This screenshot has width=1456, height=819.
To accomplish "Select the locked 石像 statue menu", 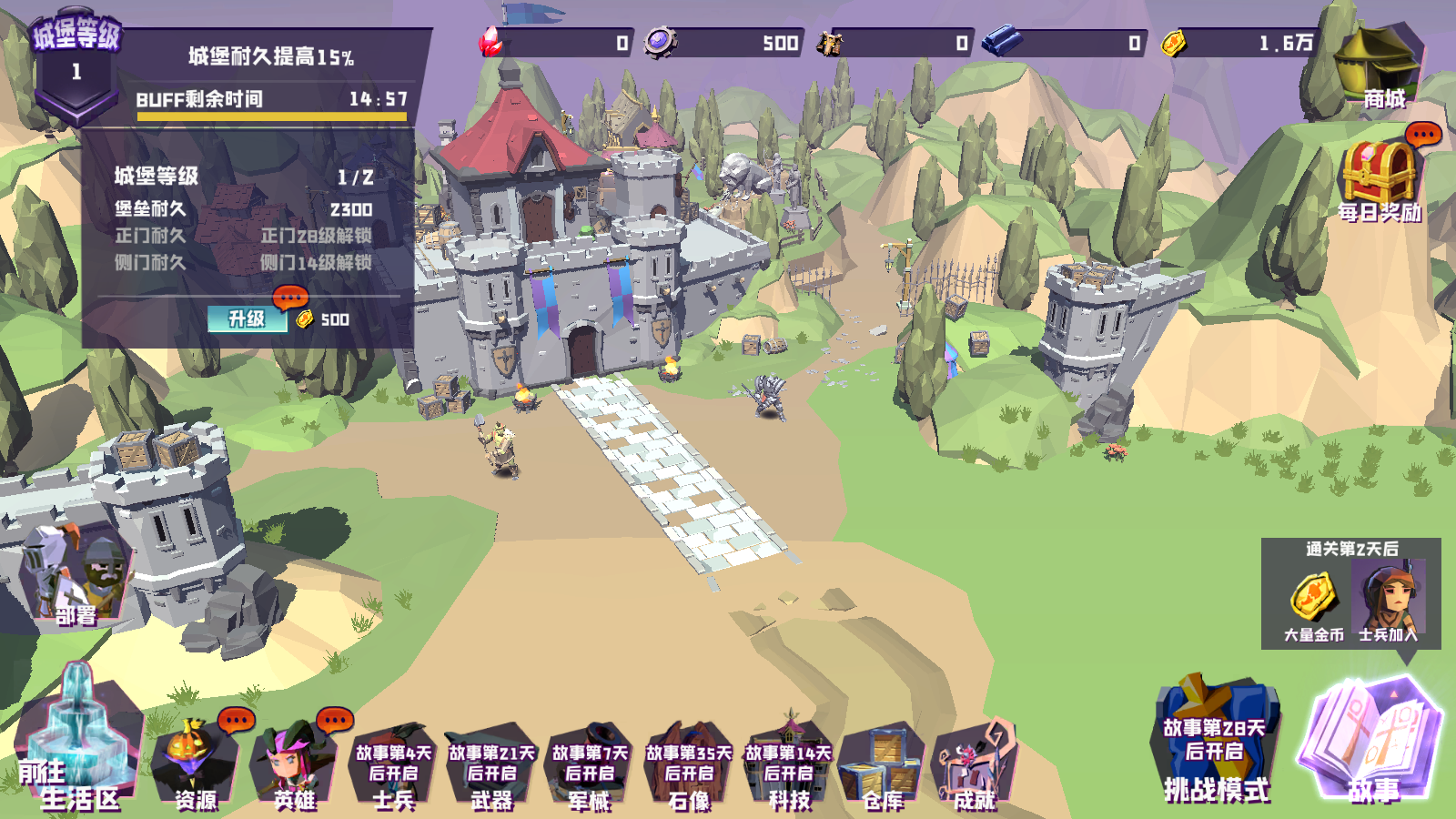I will 689,767.
